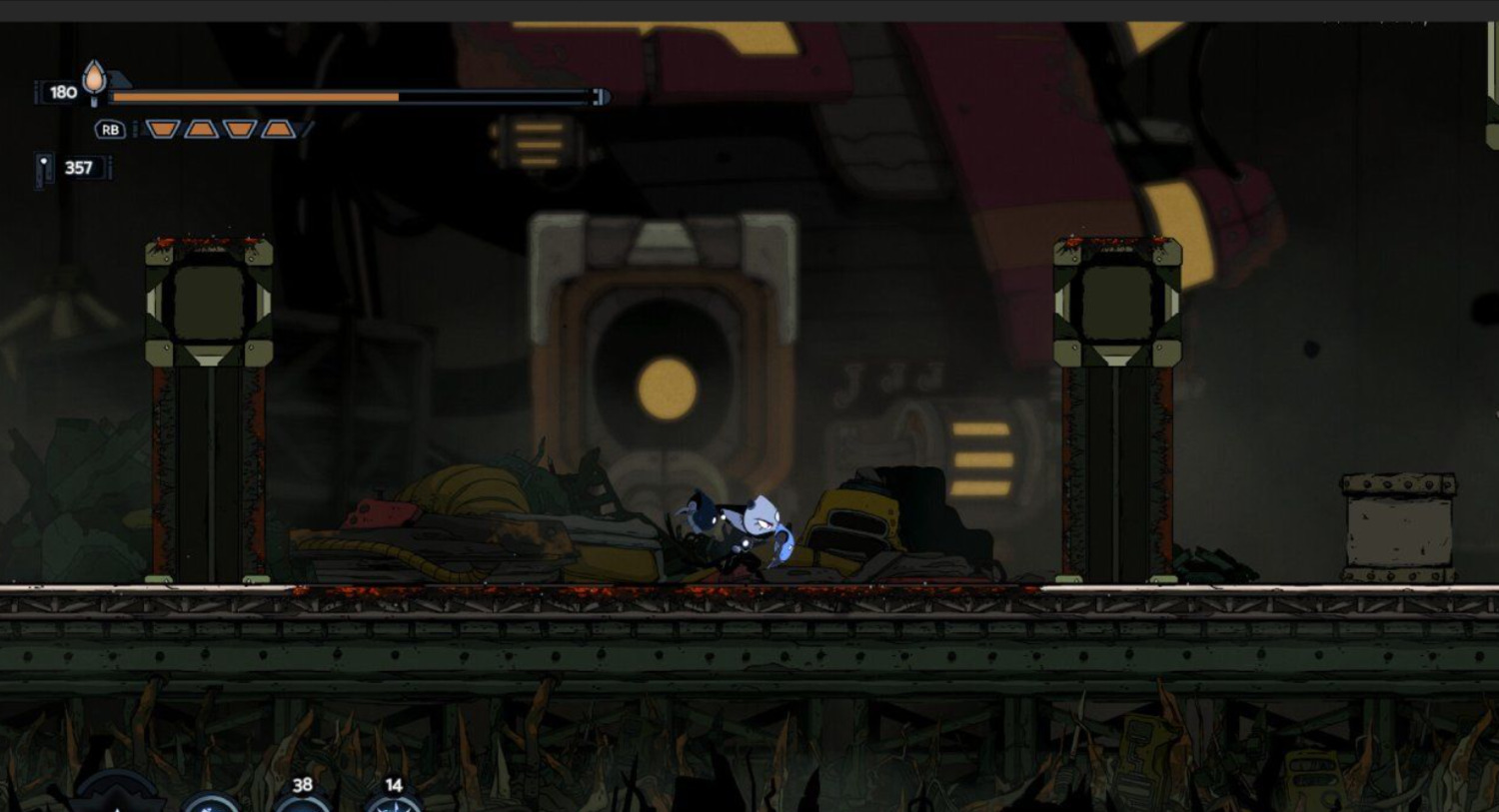Click the large dark weapon emblem icon
Screen dimensions: 1499x812
118,799
